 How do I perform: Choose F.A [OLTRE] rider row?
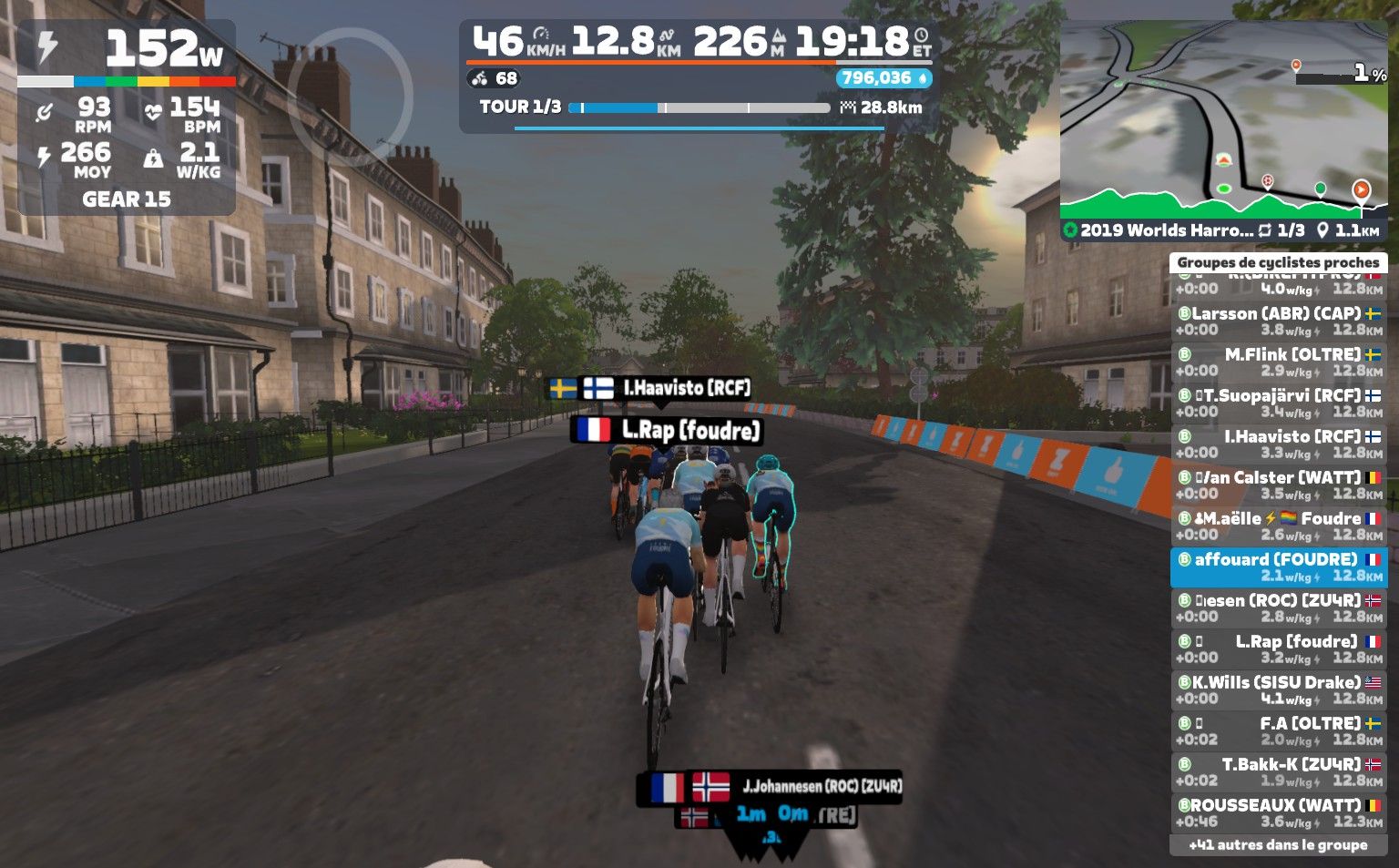point(1278,730)
